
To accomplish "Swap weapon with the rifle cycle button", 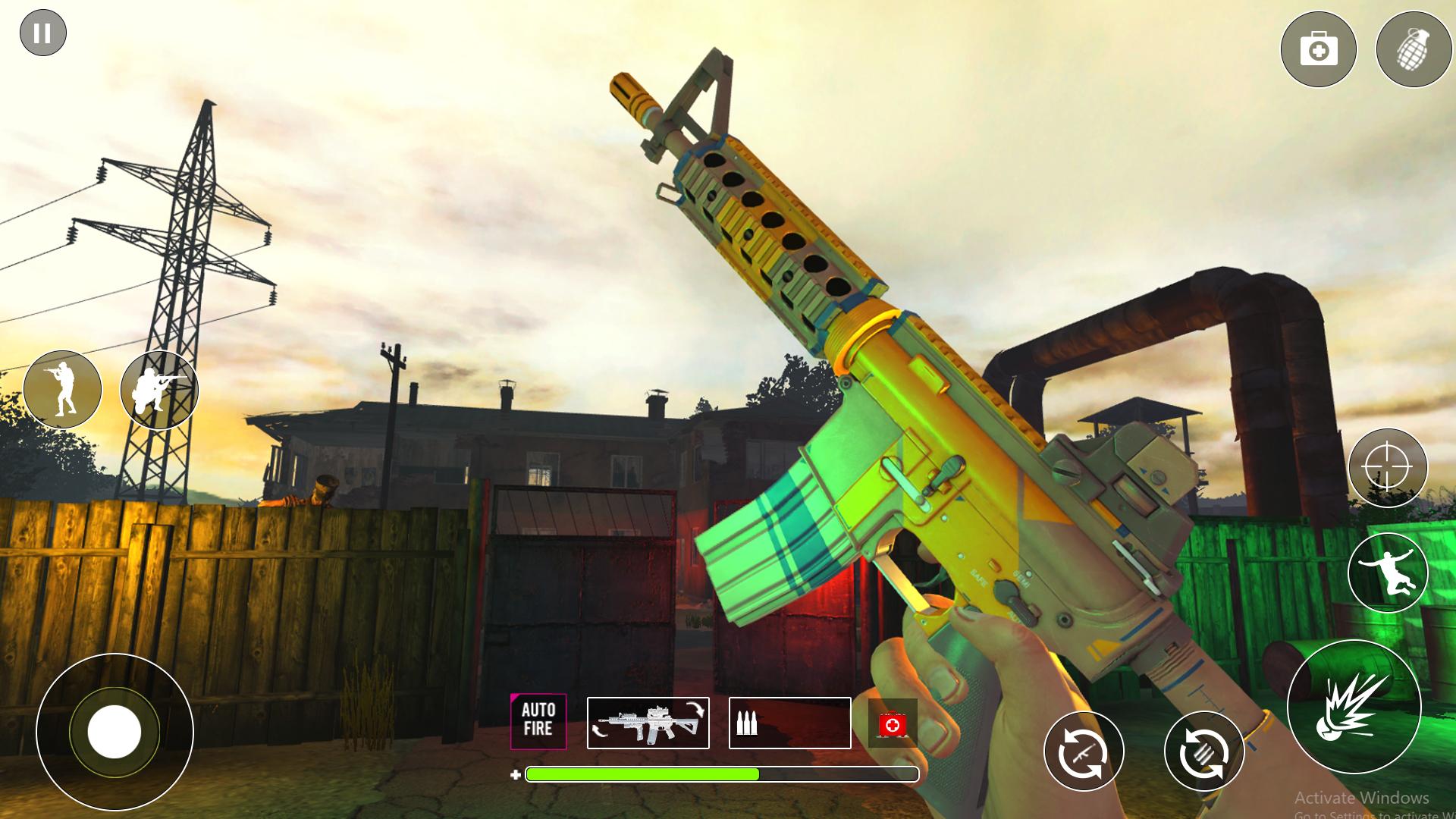I will [x=1084, y=752].
